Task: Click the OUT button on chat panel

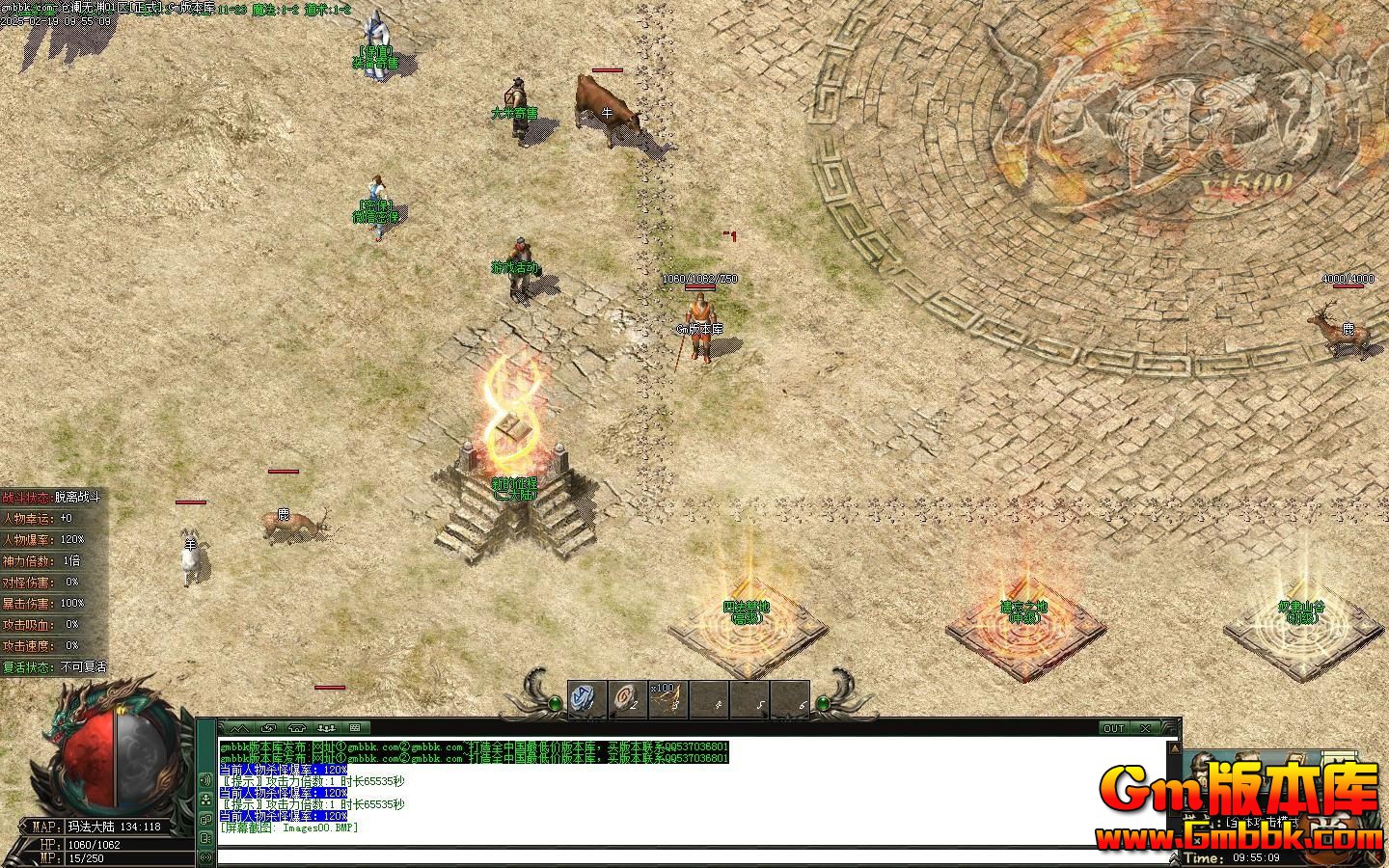Action: [x=1114, y=728]
